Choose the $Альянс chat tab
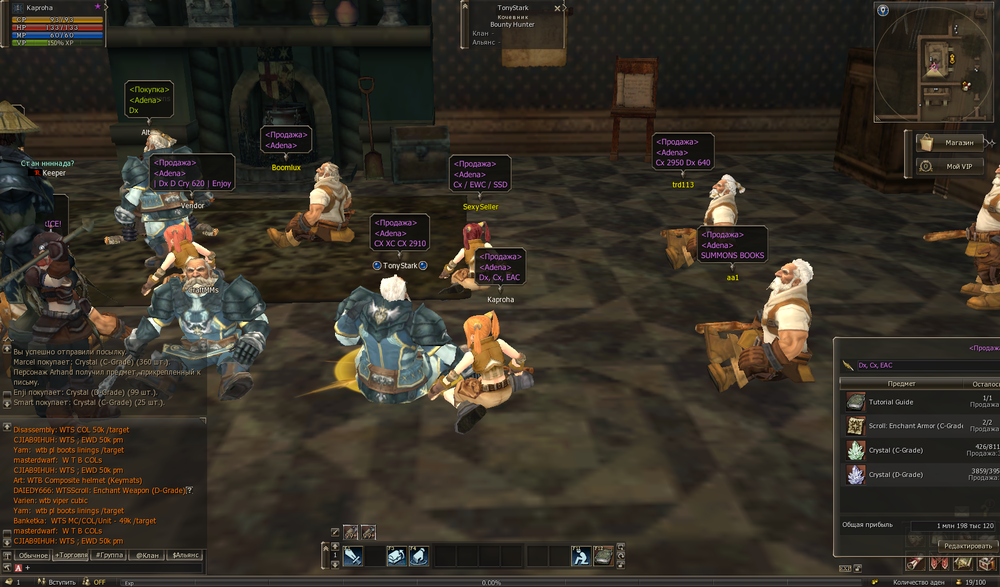 186,554
